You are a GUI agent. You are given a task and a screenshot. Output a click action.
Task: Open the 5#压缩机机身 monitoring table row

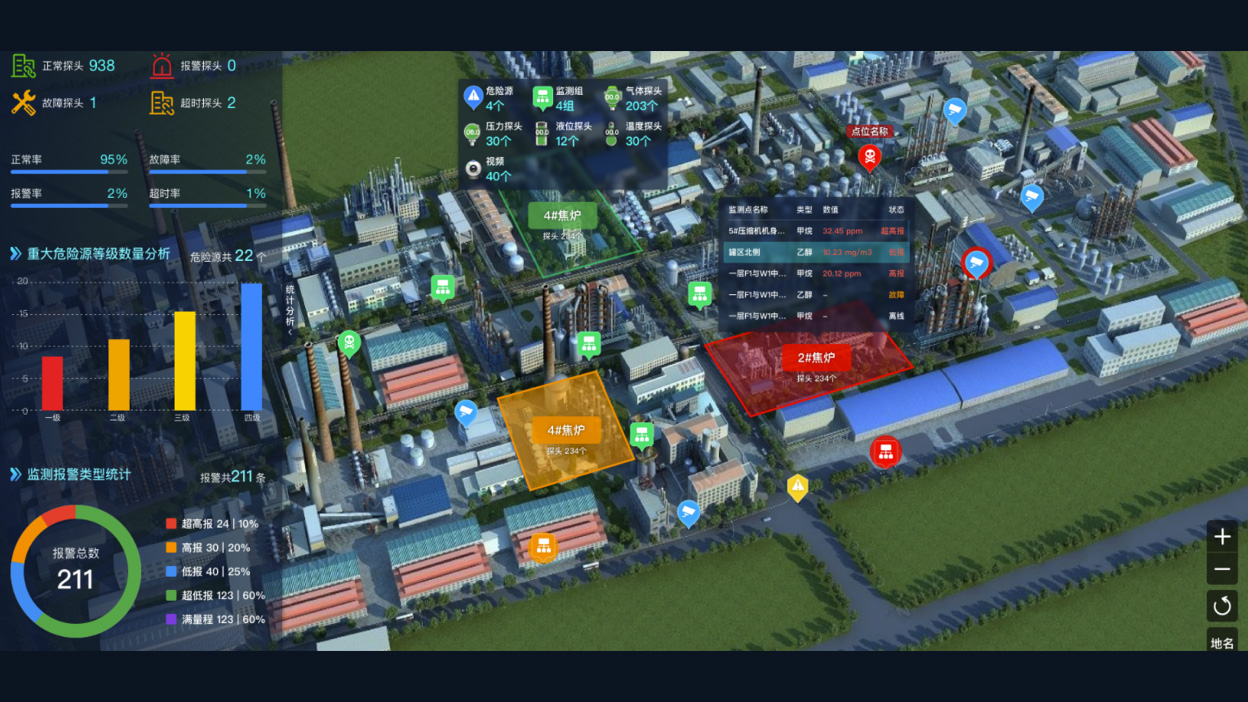[816, 231]
